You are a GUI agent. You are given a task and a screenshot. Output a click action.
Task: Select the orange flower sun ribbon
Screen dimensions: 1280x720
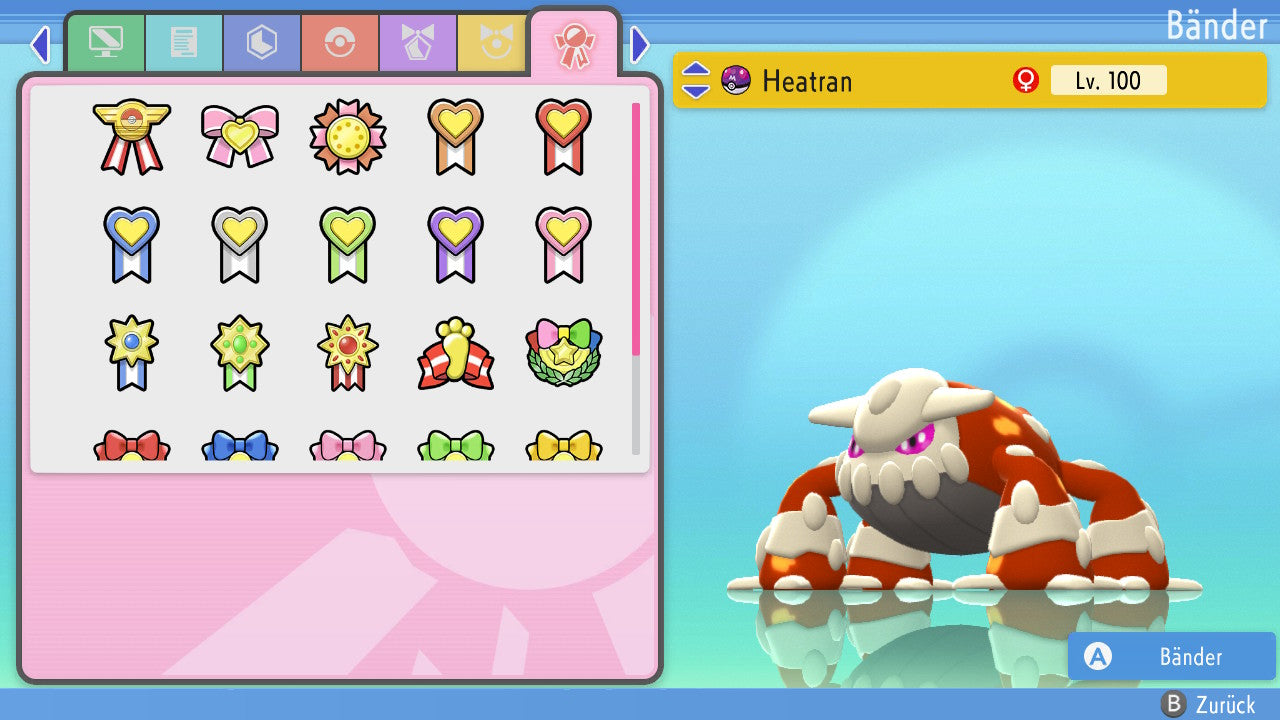pyautogui.click(x=348, y=136)
